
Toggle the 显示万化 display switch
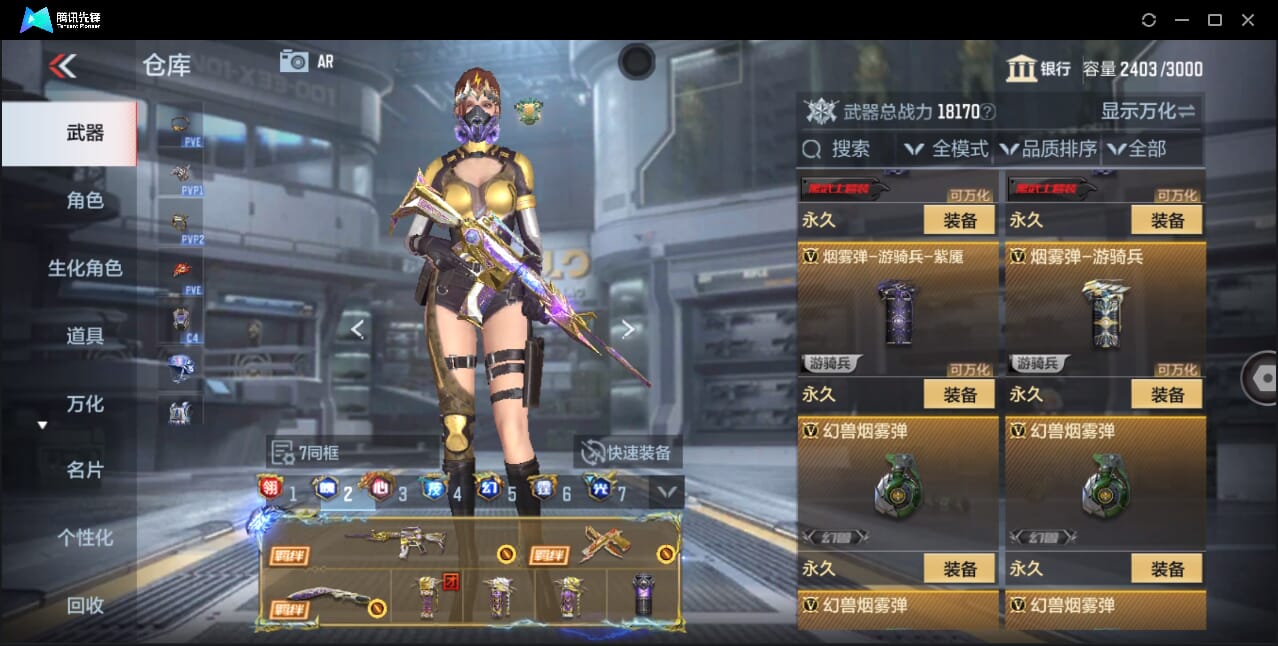click(1148, 111)
